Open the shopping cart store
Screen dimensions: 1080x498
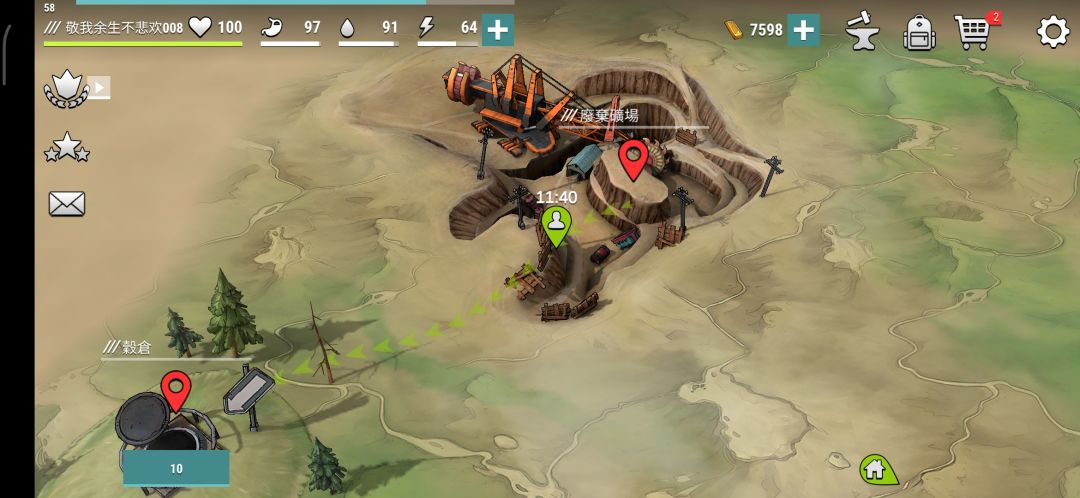[974, 32]
